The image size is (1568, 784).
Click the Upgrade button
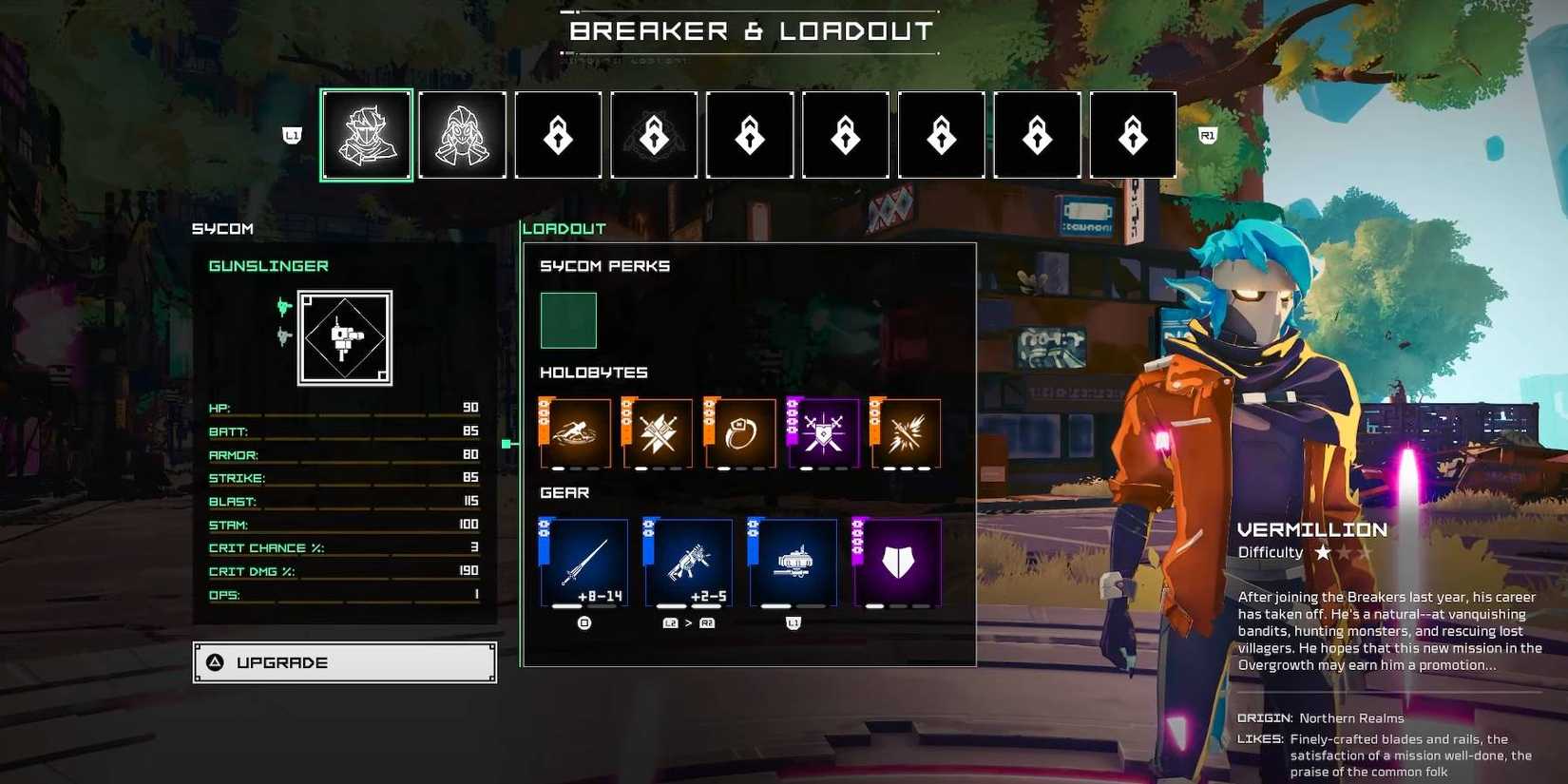pyautogui.click(x=344, y=662)
